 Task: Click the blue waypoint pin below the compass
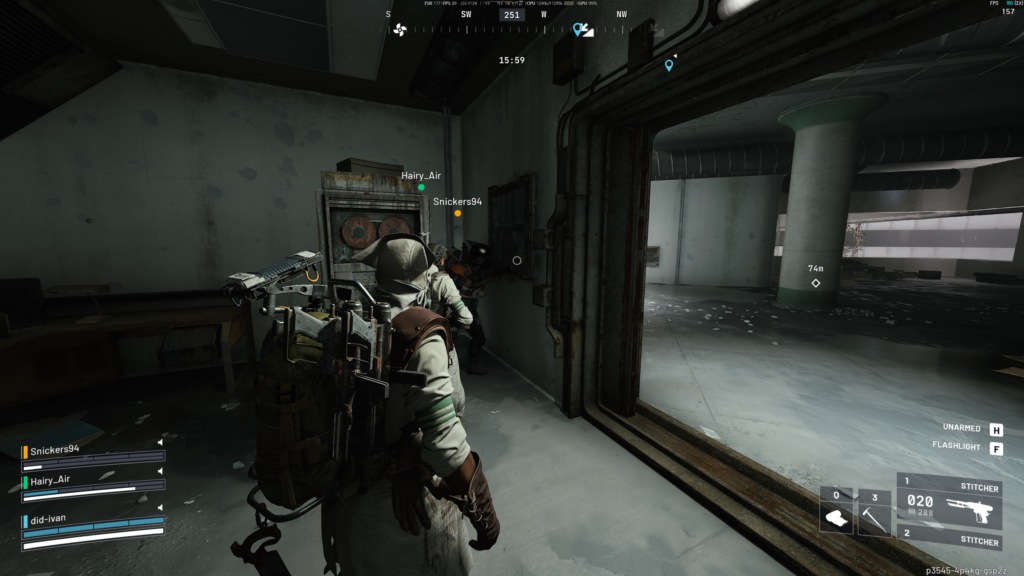(669, 66)
